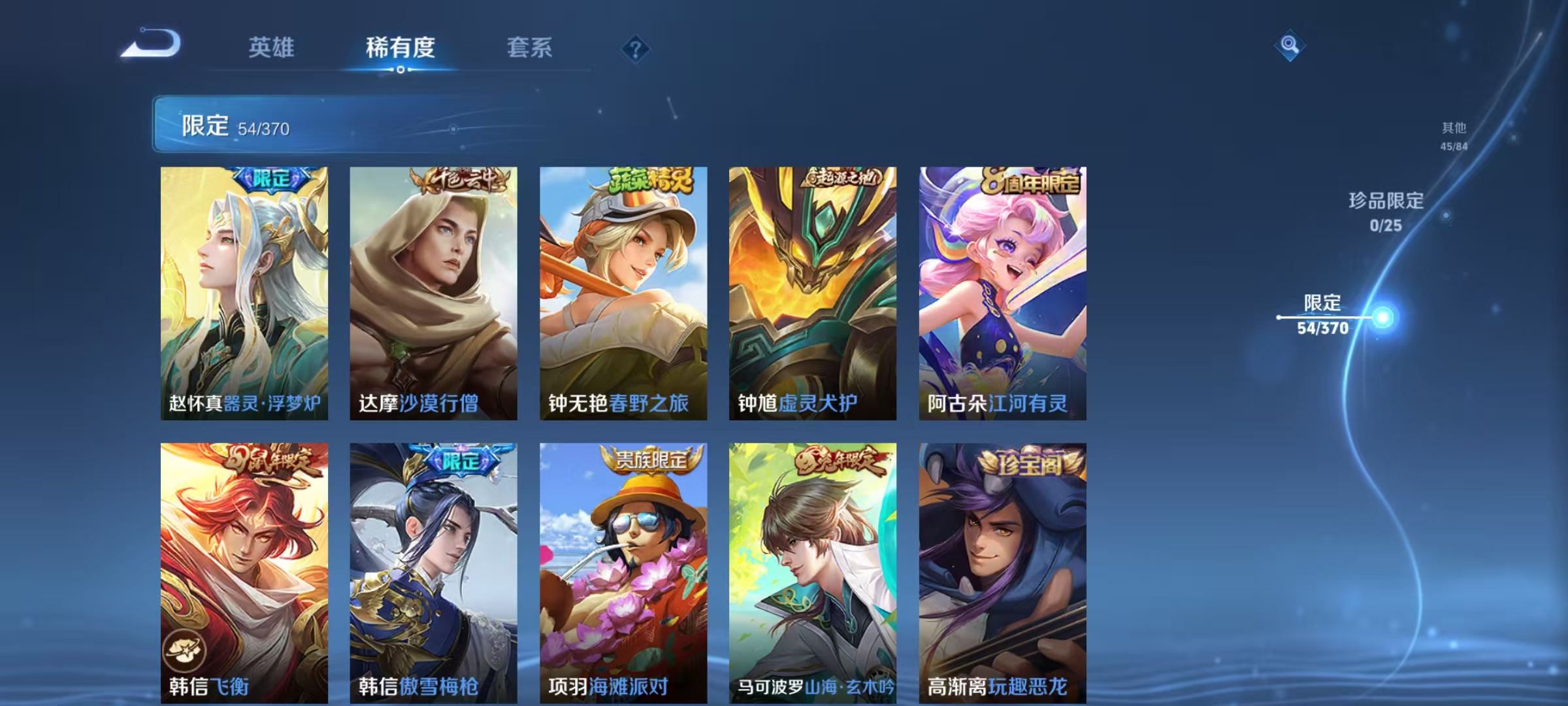The image size is (1568, 706).
Task: Switch to the 套系 tab
Action: pos(531,47)
